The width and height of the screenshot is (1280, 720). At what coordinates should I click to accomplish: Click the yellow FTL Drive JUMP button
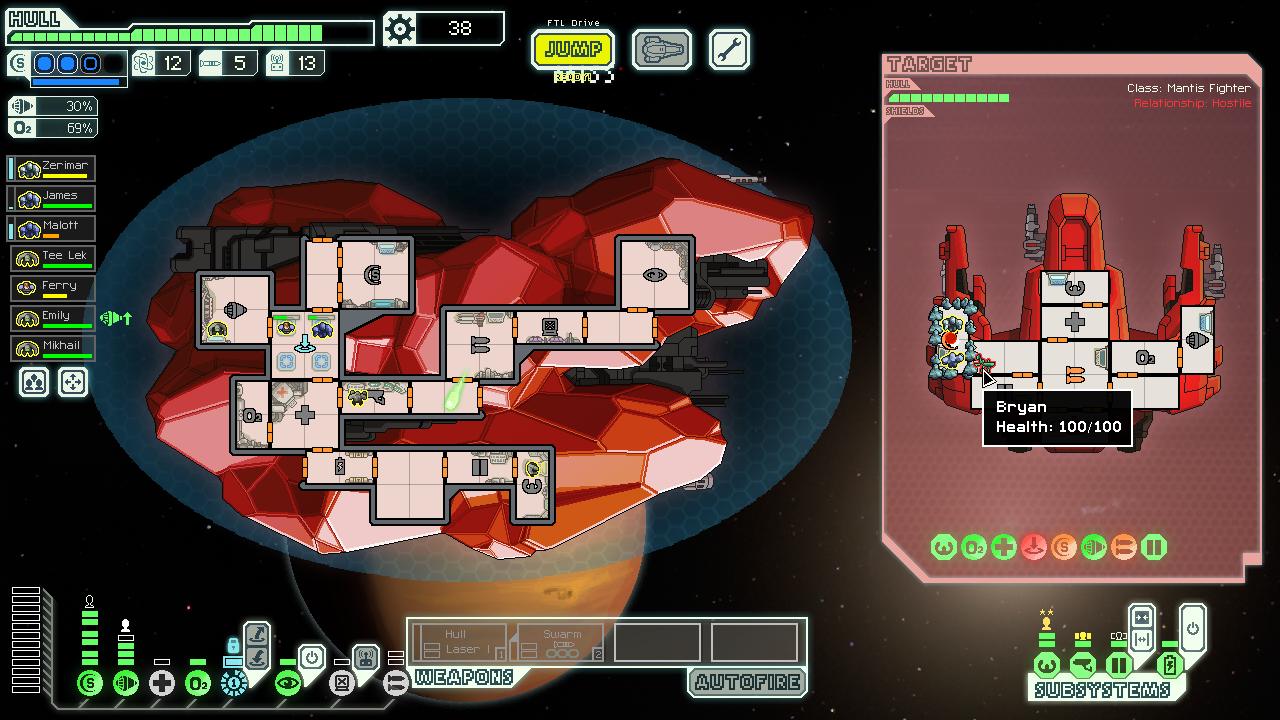[x=573, y=49]
